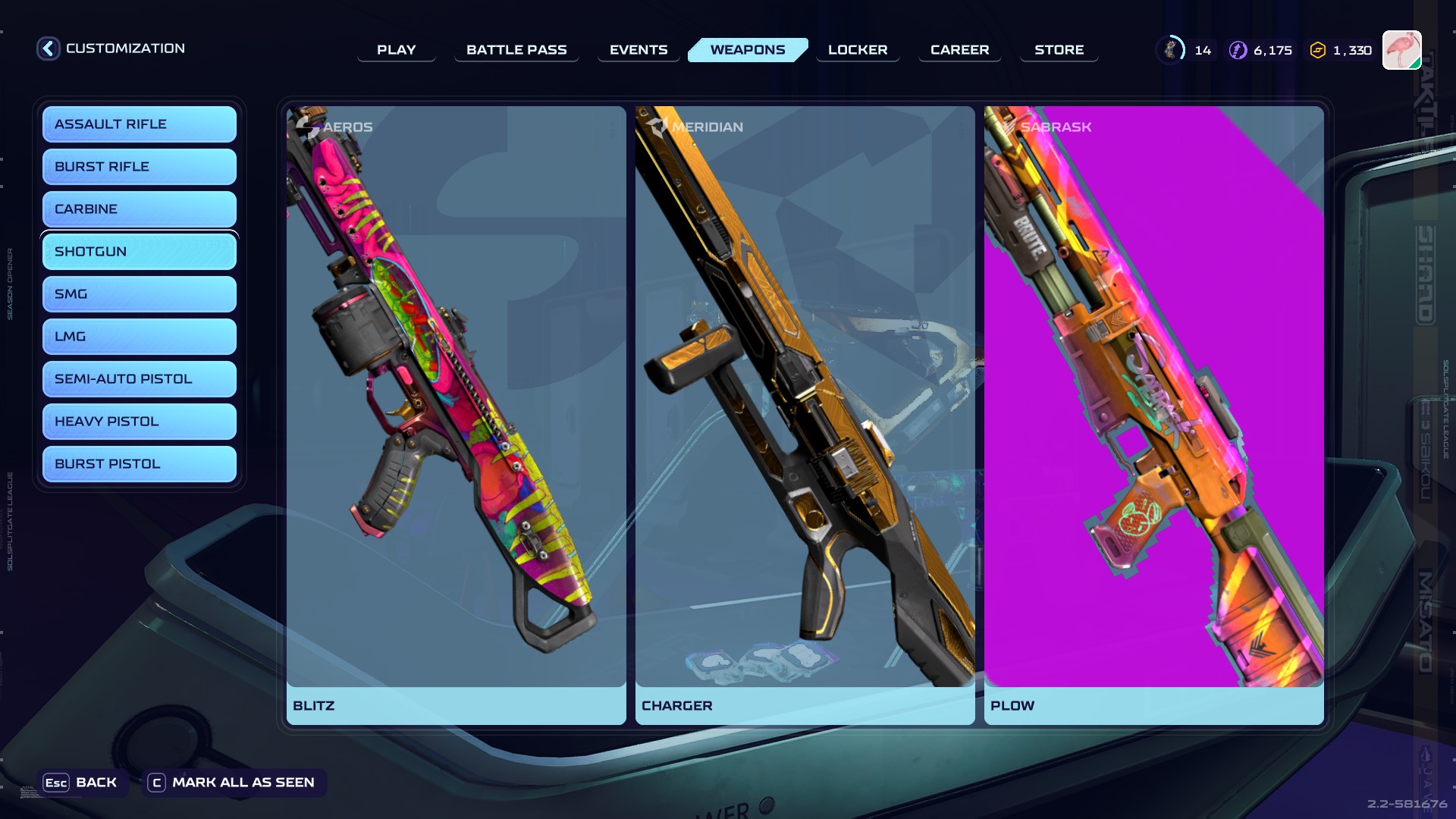Screen dimensions: 1456x819
Task: Open the Semi-Auto Pistol category
Action: click(140, 379)
